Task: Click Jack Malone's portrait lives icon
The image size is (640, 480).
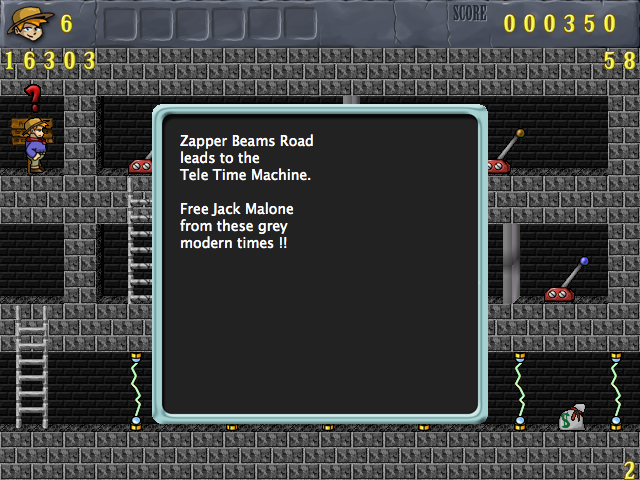Action: click(29, 21)
